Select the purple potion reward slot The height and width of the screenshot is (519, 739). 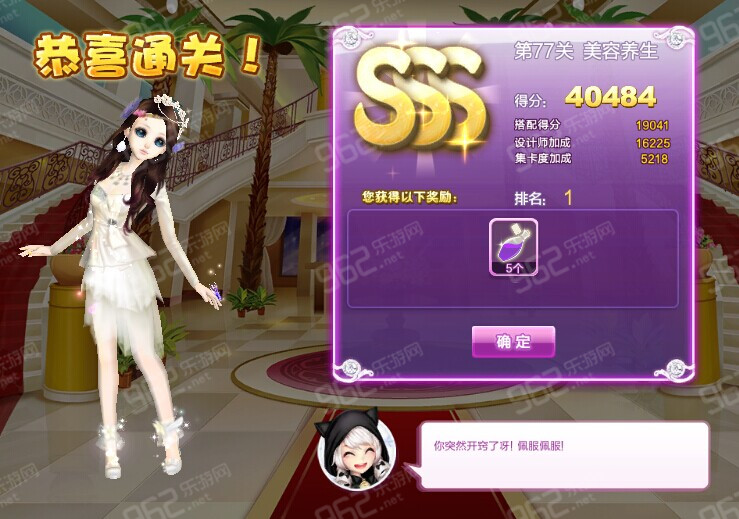tap(513, 247)
